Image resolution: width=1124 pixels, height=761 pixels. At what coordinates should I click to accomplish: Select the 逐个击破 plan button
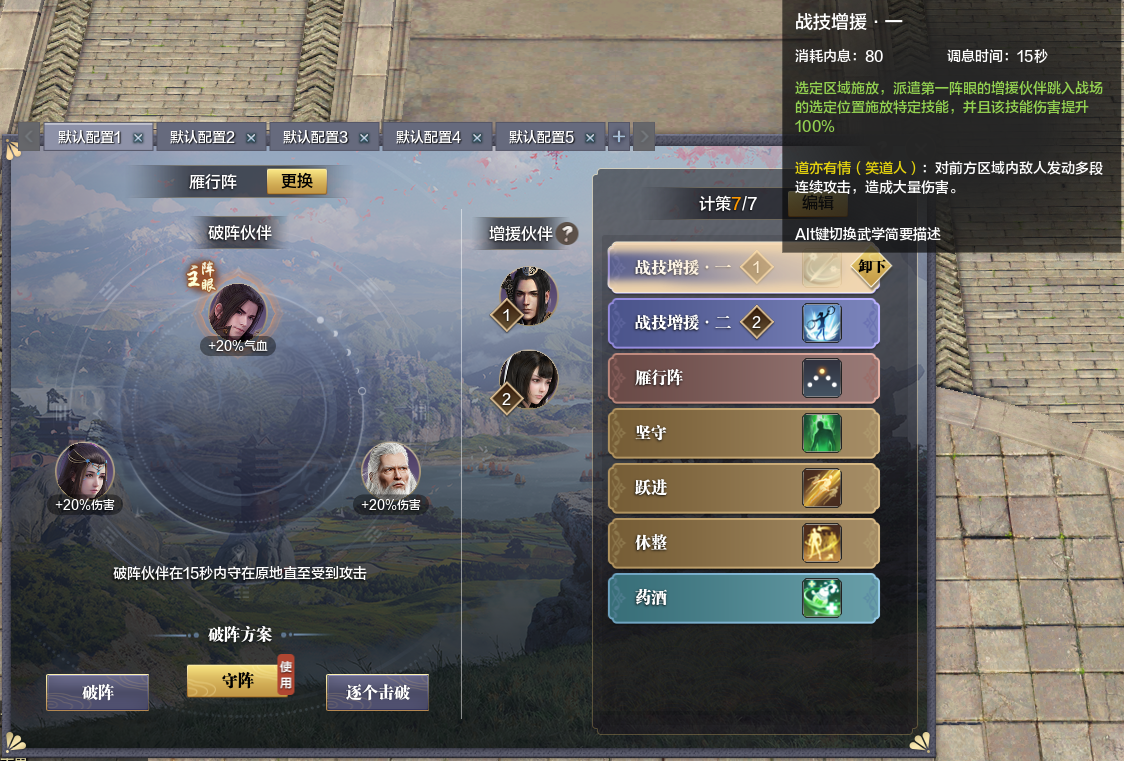coord(377,692)
